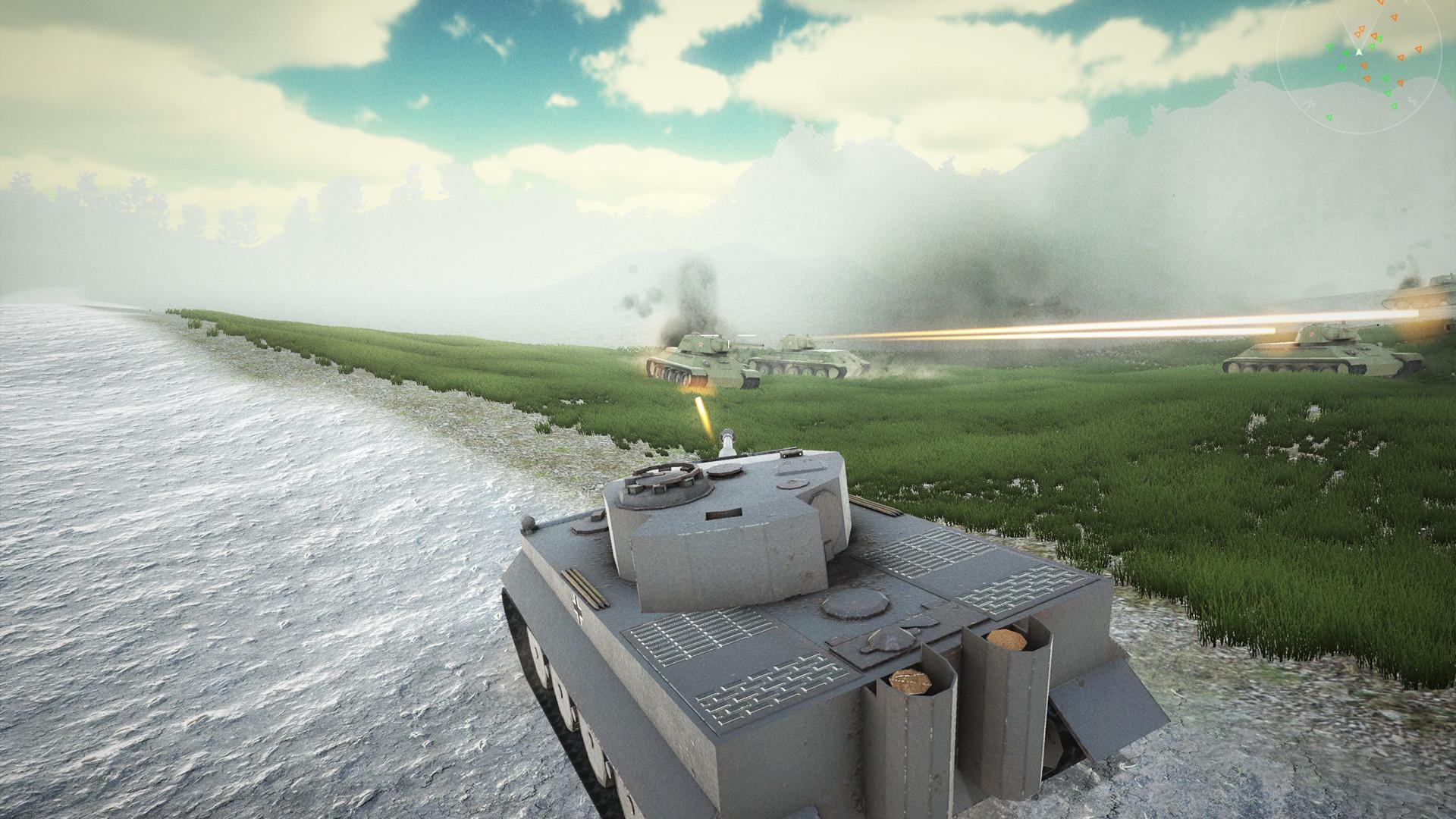This screenshot has height=819, width=1456.
Task: Select the green marker west of the player arrow
Action: tap(1346, 52)
